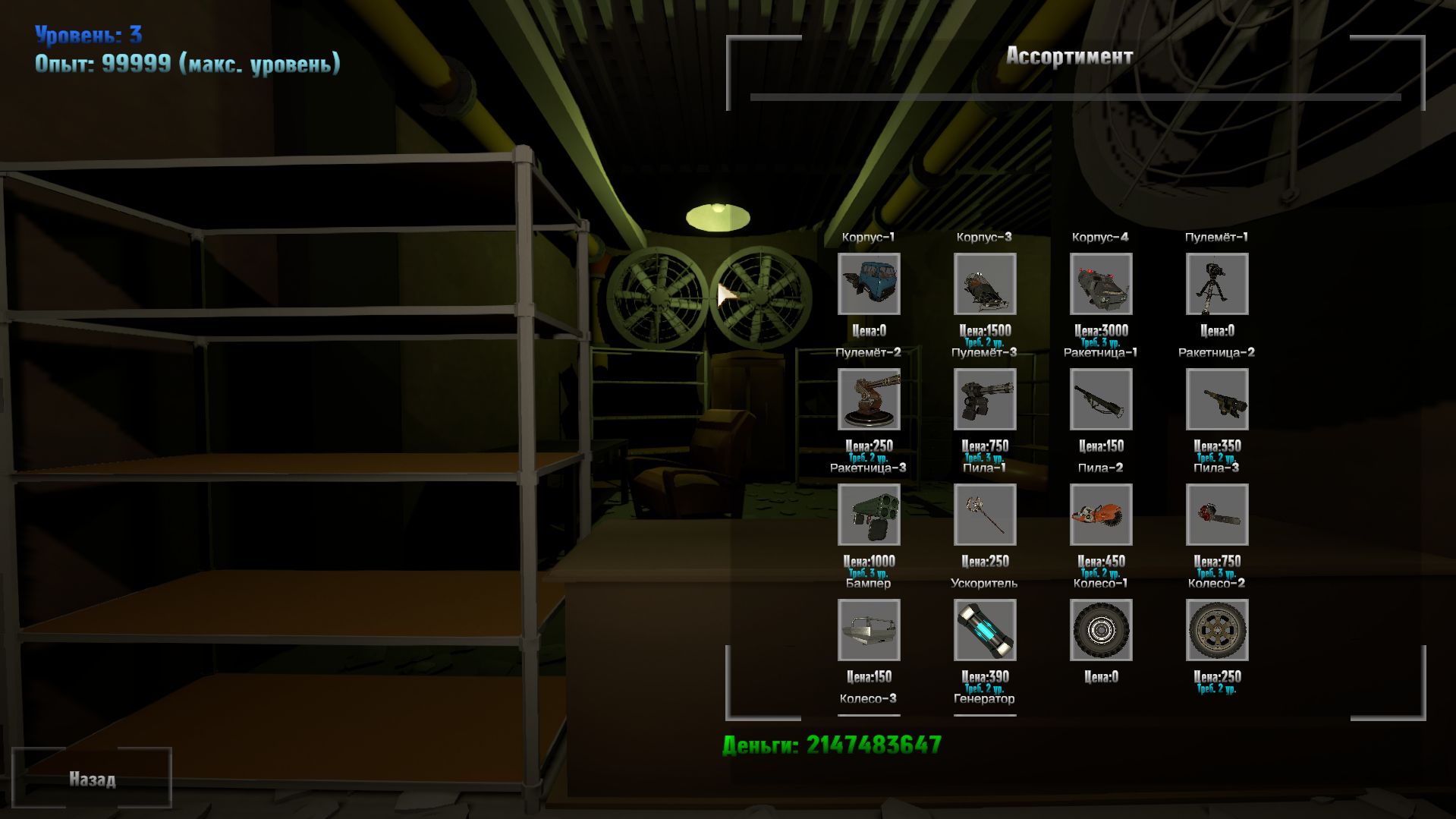Buy the Корпус-3 hull for 1500
1456x819 pixels.
(x=984, y=285)
